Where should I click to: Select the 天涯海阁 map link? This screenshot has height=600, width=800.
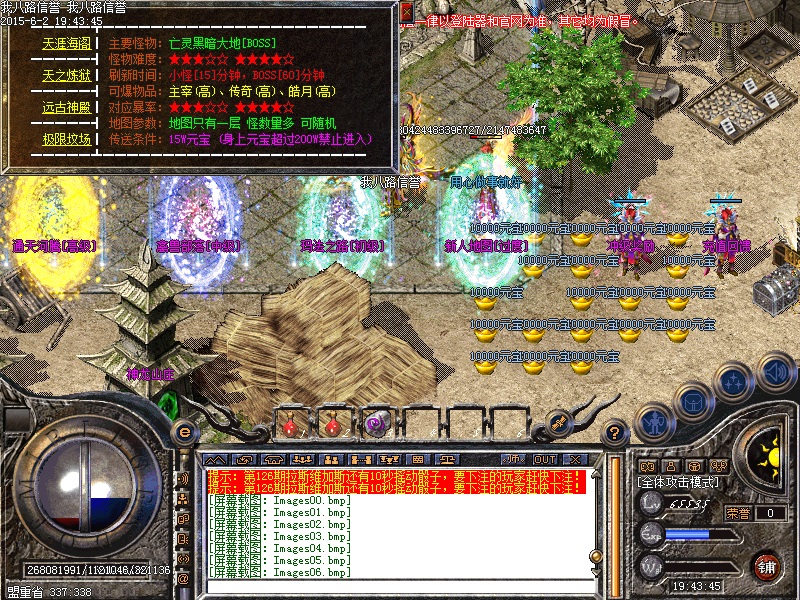[x=67, y=44]
